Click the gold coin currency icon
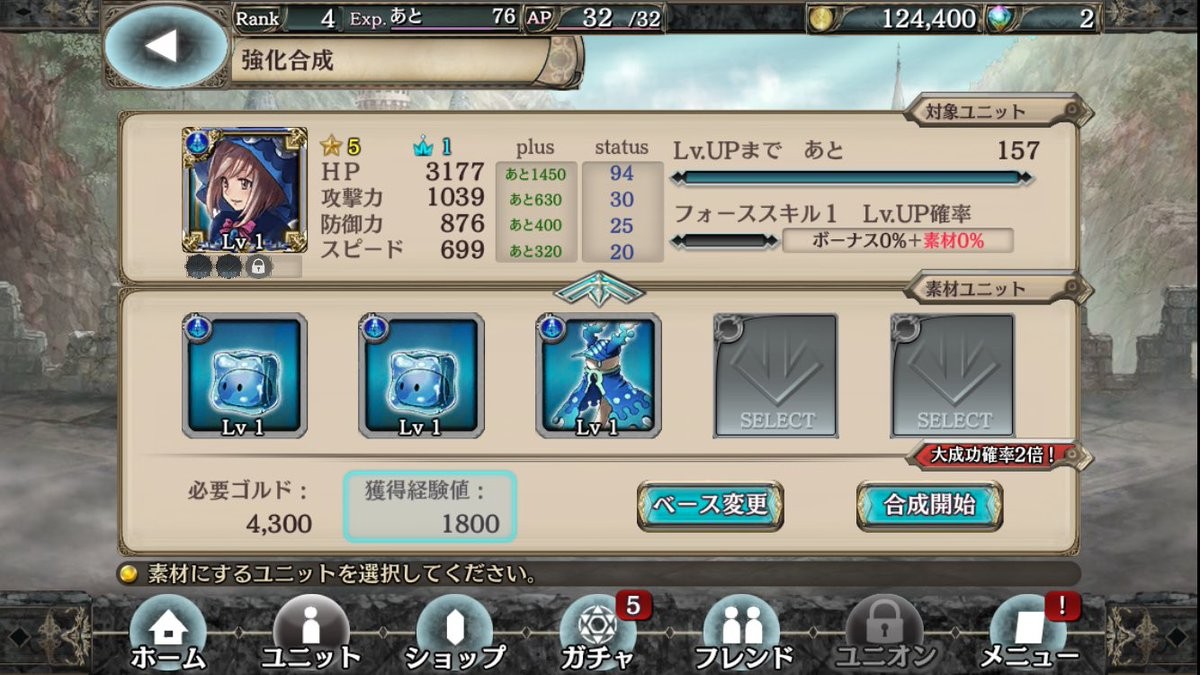This screenshot has width=1200, height=675. (x=822, y=18)
